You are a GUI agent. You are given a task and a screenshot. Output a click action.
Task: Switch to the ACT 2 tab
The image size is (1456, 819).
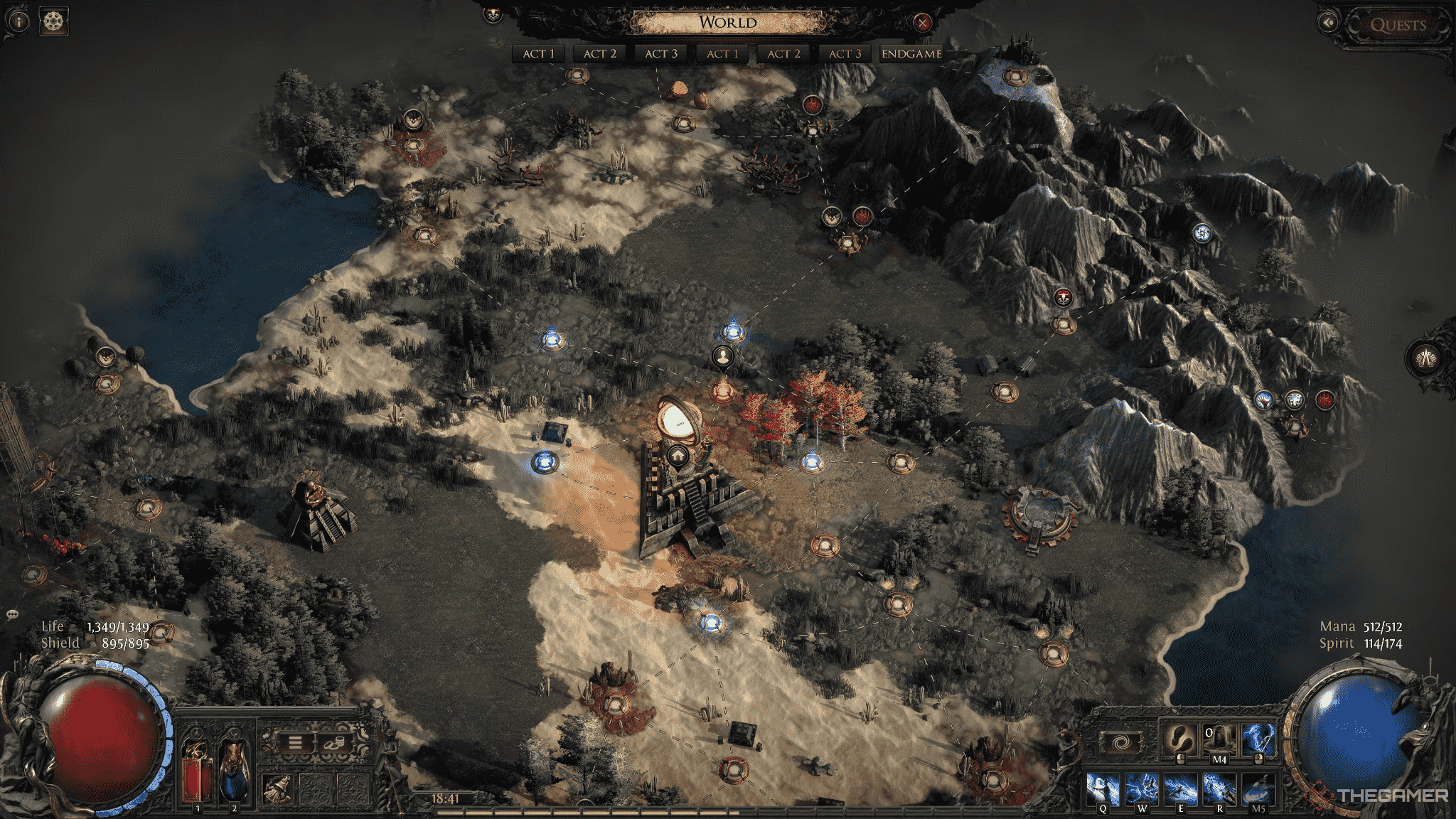[599, 53]
